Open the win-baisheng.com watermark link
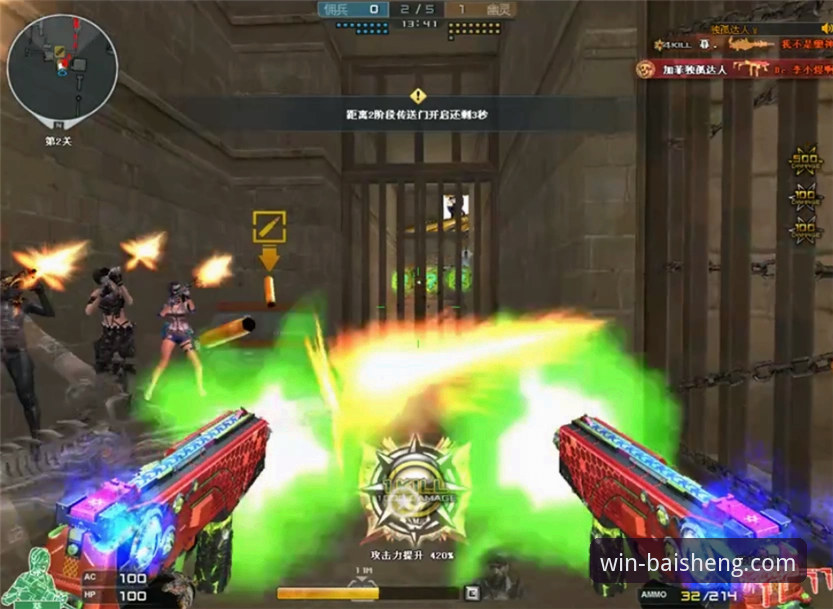 697,563
